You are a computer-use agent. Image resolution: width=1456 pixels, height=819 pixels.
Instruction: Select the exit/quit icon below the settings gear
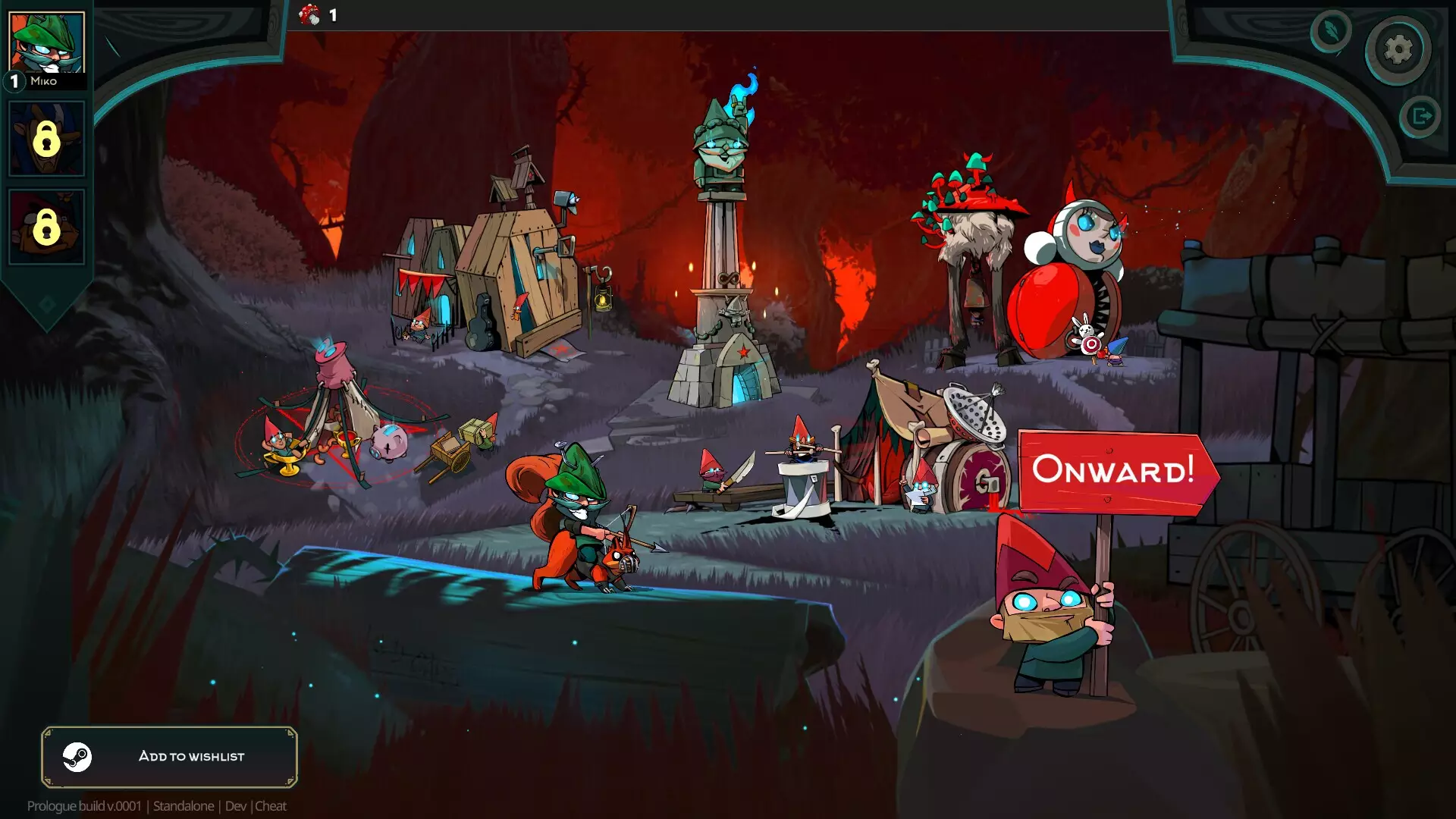1419,115
